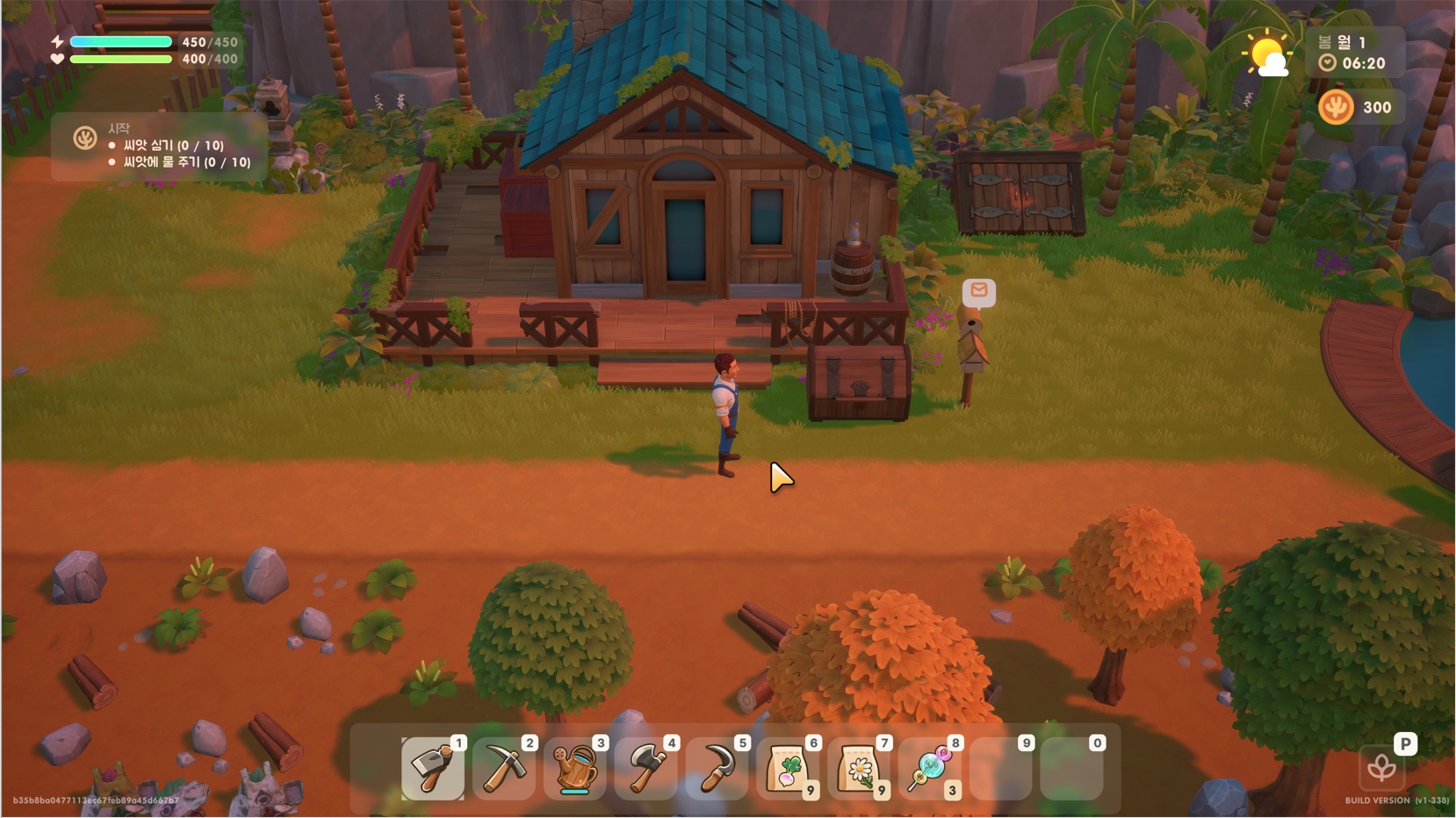Open the mail icon above the mailbox
The image size is (1456, 818).
(978, 291)
